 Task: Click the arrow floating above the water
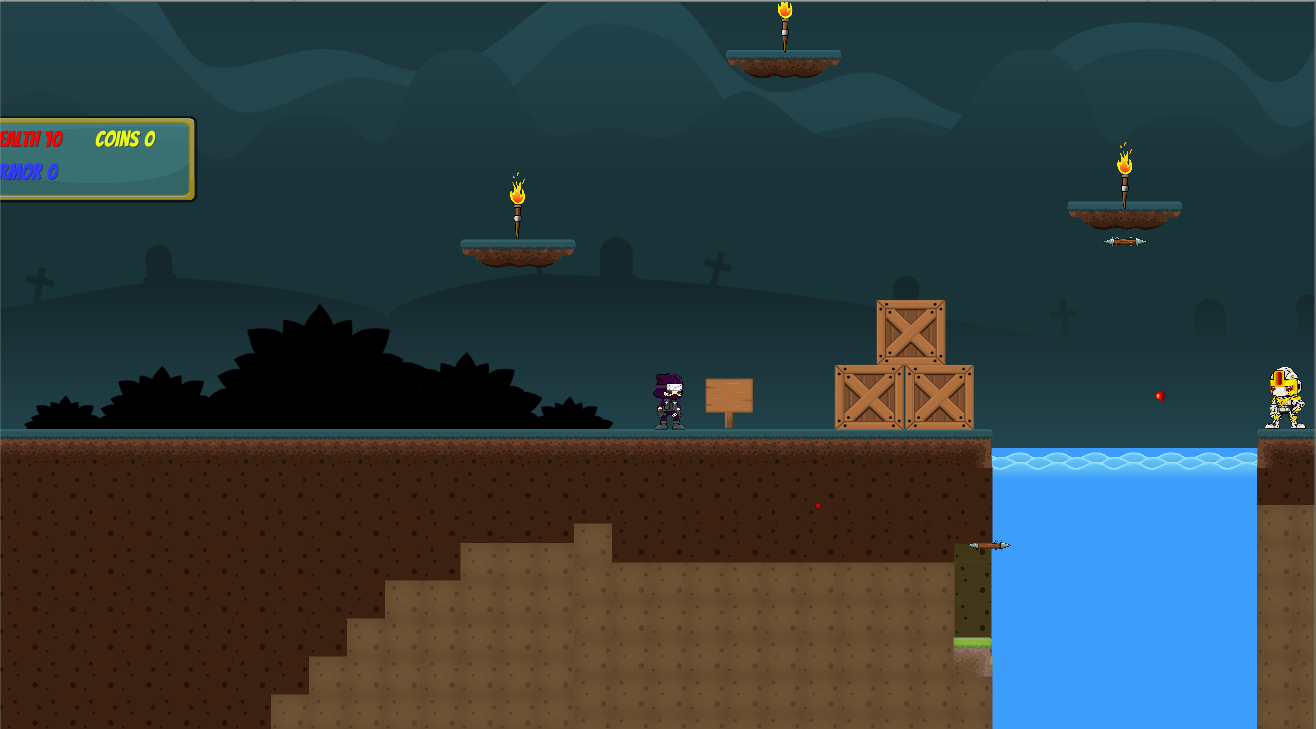(988, 547)
